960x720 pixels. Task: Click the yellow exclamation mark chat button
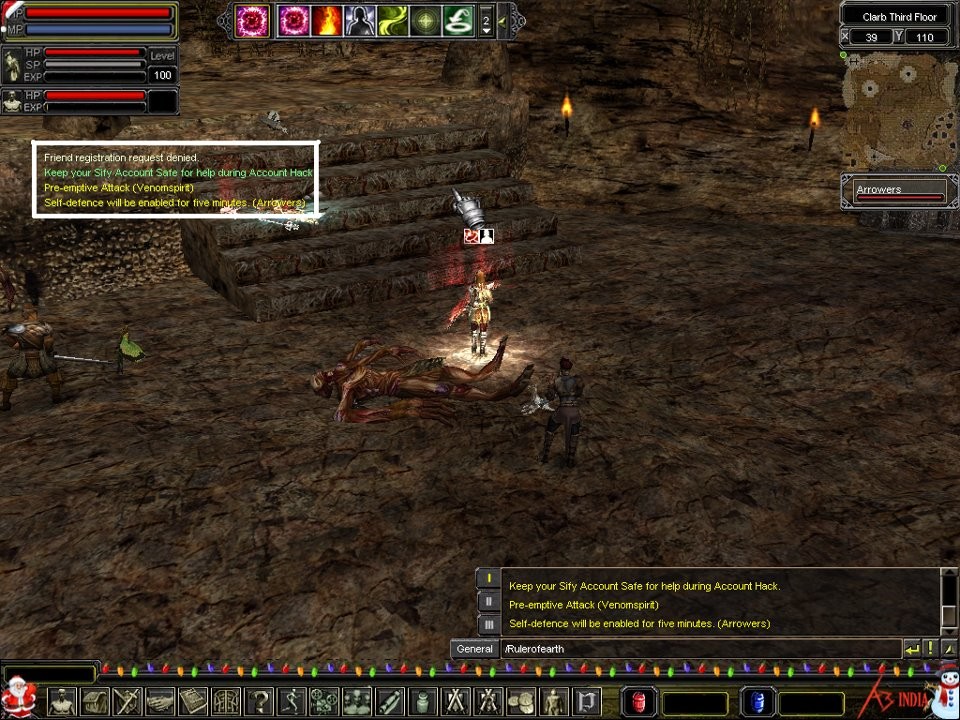928,649
